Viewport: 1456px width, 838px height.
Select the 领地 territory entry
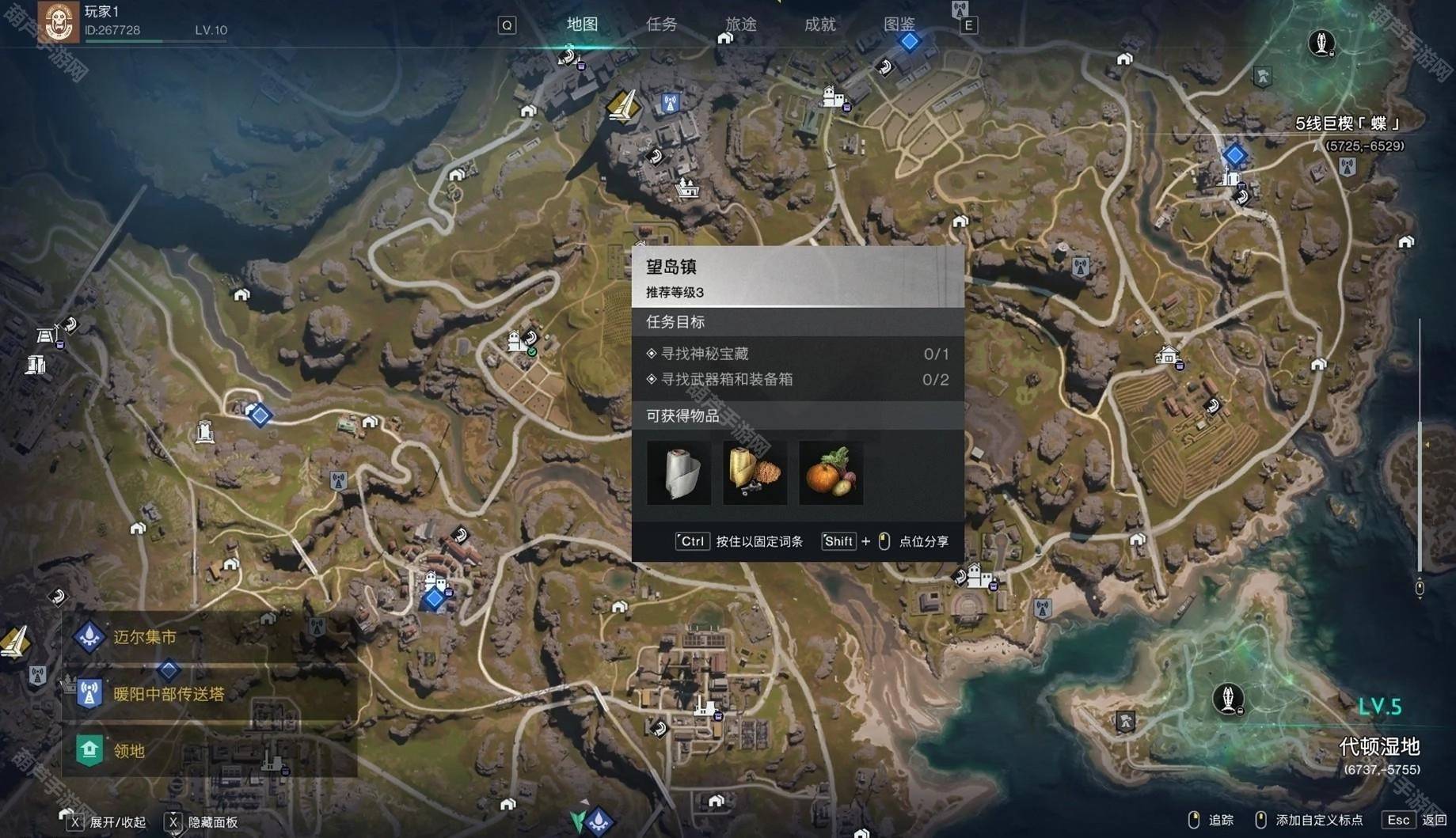pyautogui.click(x=129, y=750)
